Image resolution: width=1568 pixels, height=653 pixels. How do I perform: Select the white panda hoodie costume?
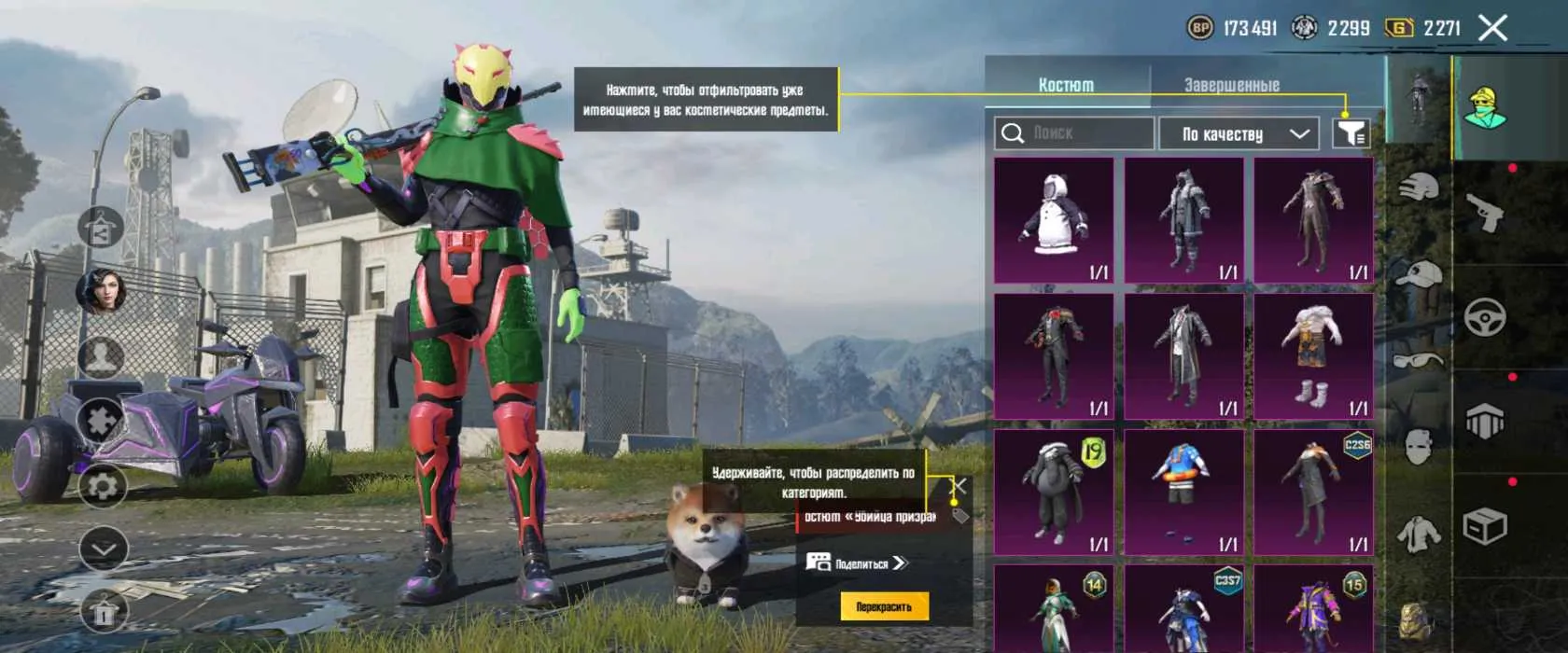pyautogui.click(x=1054, y=220)
